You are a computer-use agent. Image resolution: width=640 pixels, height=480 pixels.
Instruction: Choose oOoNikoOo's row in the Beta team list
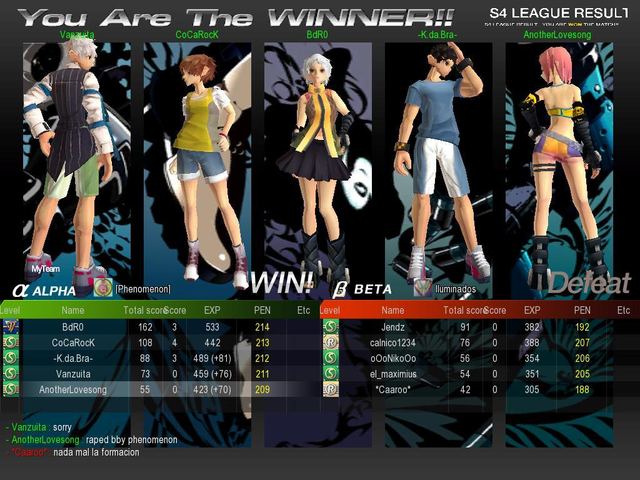(x=480, y=358)
